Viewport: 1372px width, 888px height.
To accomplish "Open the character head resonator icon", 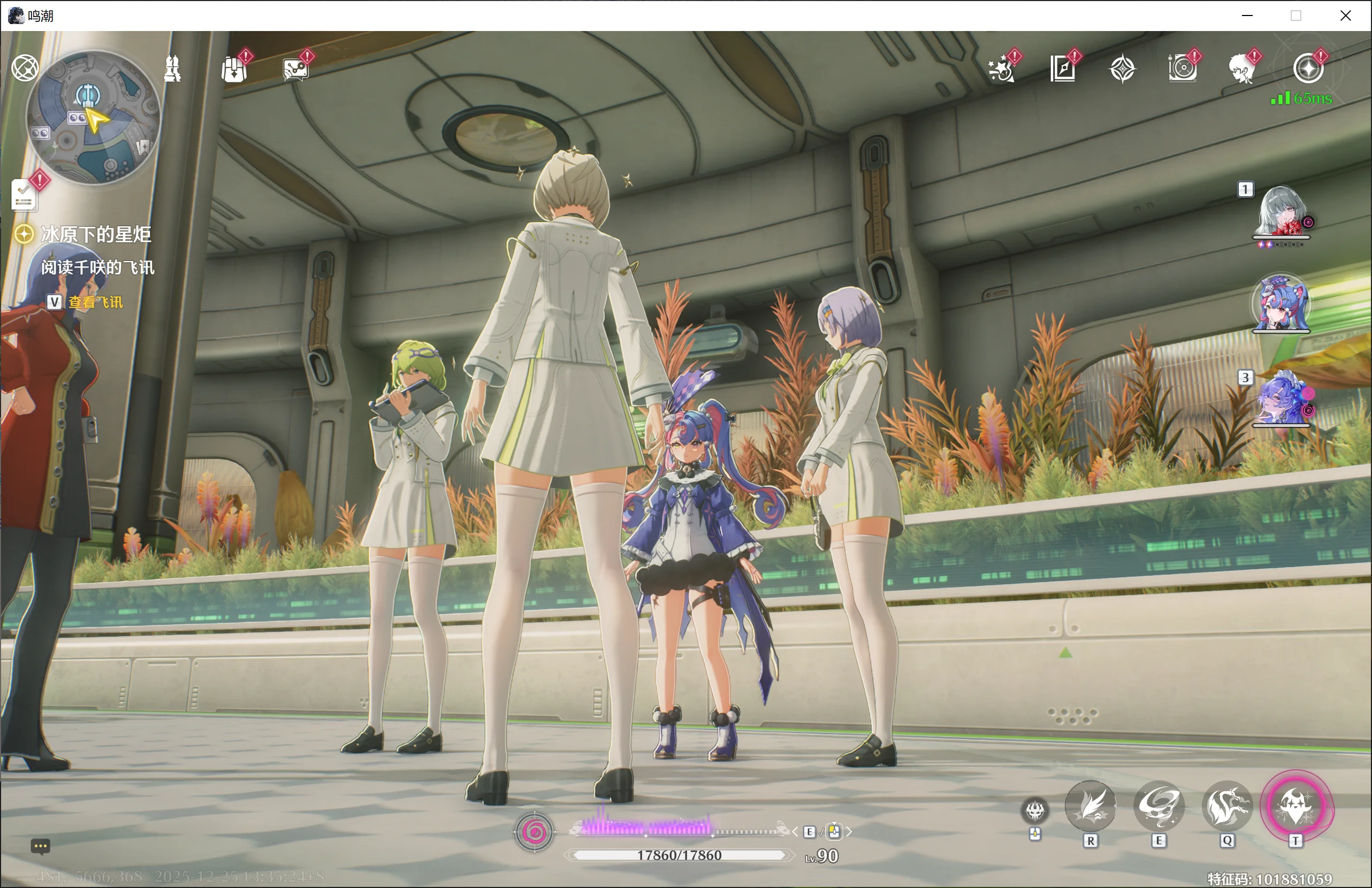I will [1243, 70].
